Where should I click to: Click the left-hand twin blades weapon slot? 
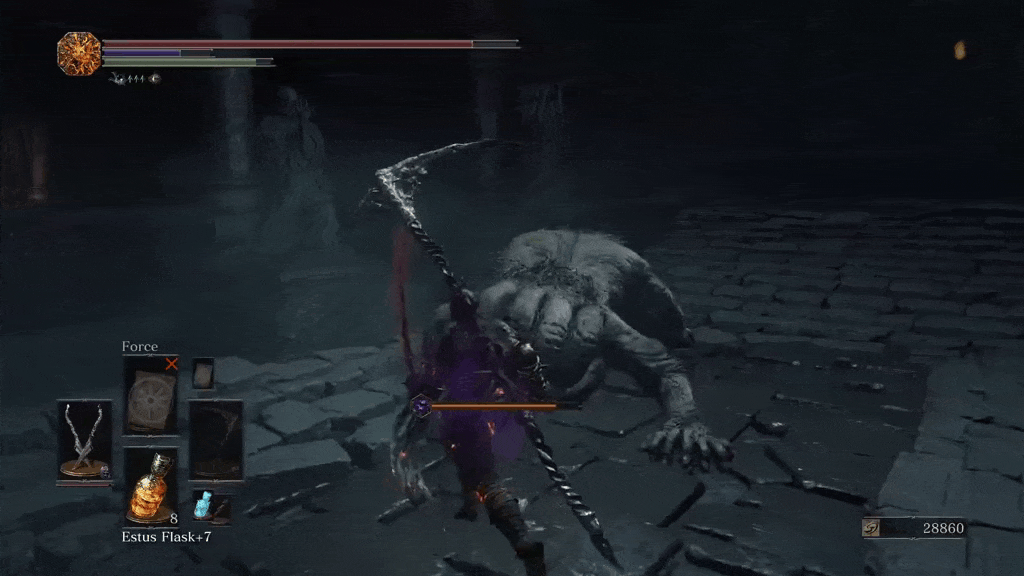85,441
